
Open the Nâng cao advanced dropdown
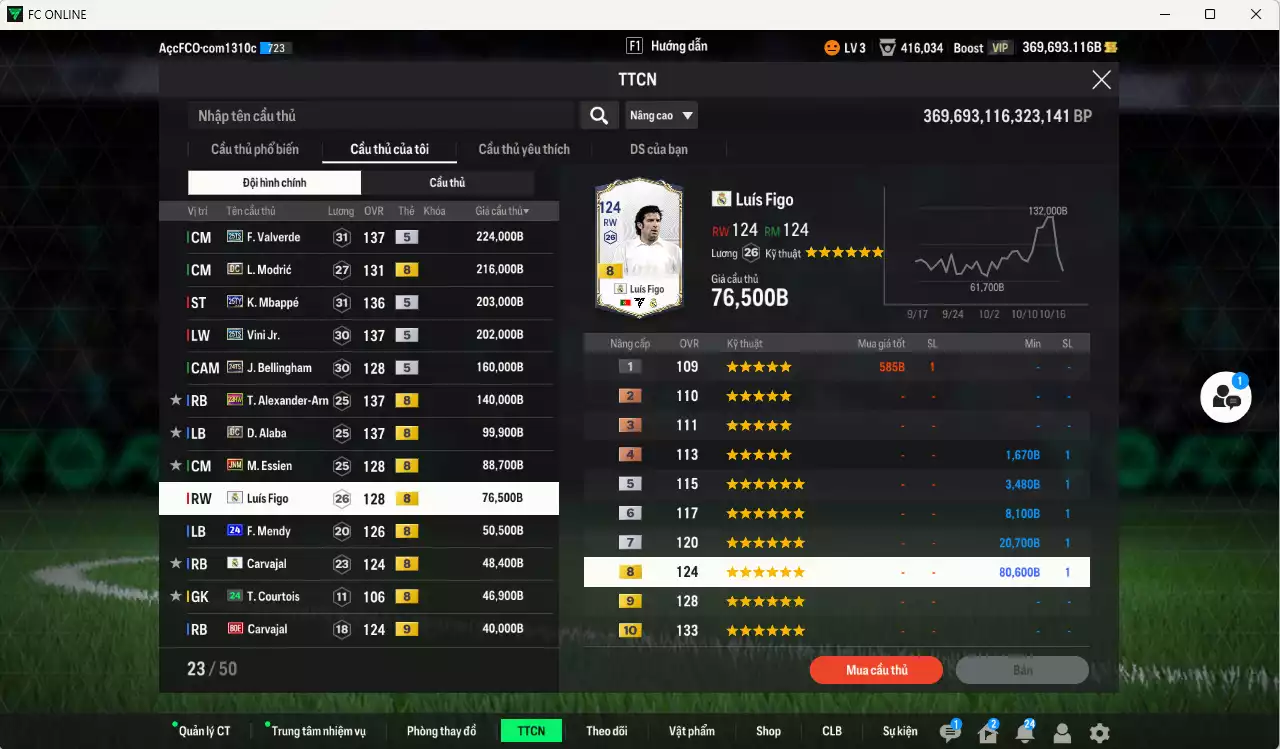(x=661, y=116)
